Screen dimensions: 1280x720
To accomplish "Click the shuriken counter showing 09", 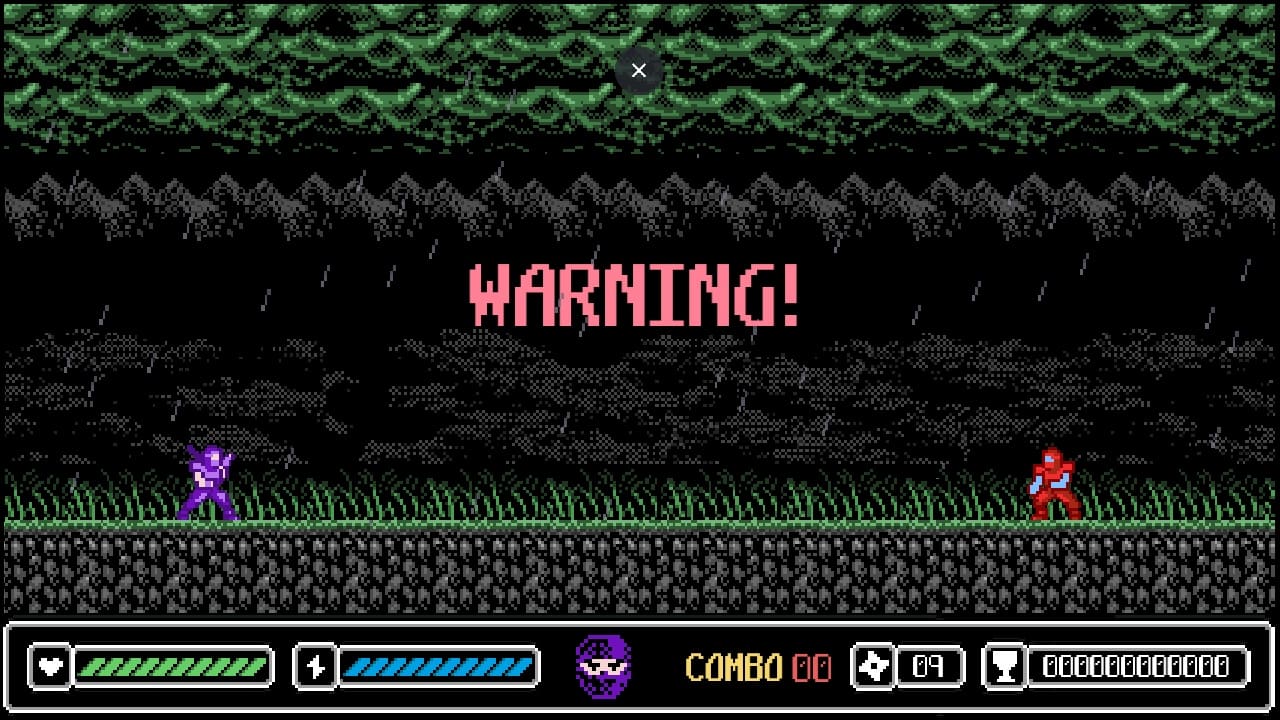I will (x=928, y=665).
